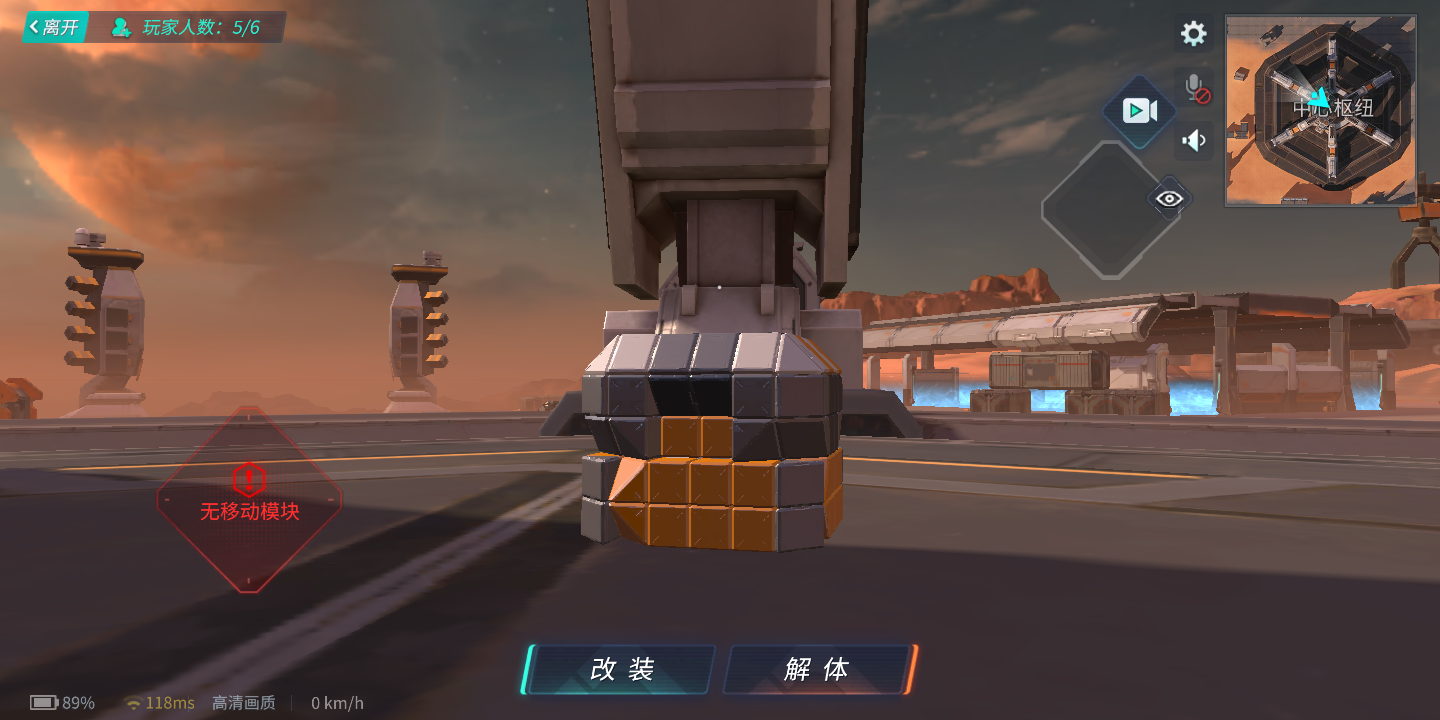
Task: Start recording with the video camera icon
Action: coord(1141,110)
